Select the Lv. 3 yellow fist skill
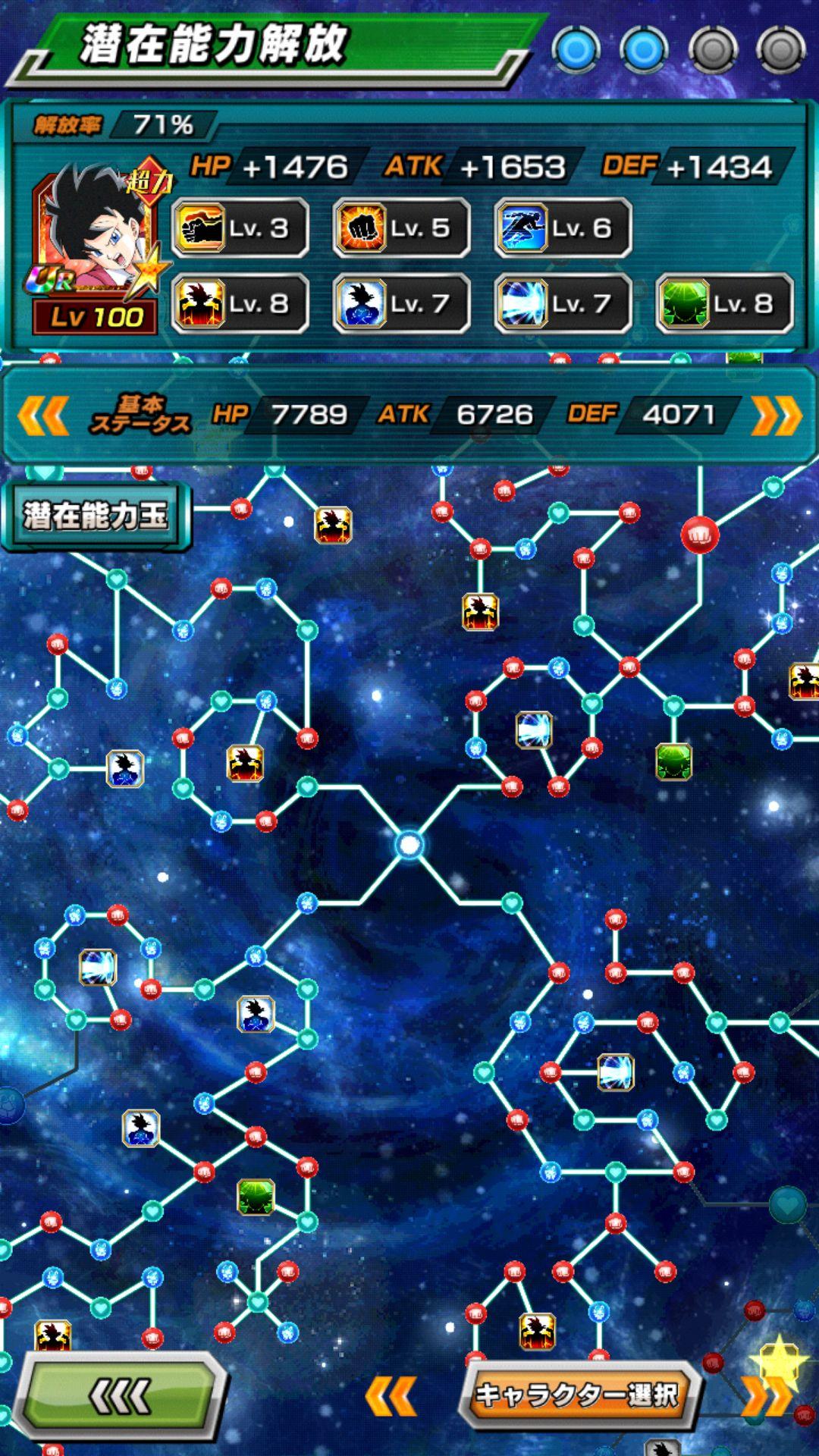The image size is (819, 1456). click(x=240, y=227)
